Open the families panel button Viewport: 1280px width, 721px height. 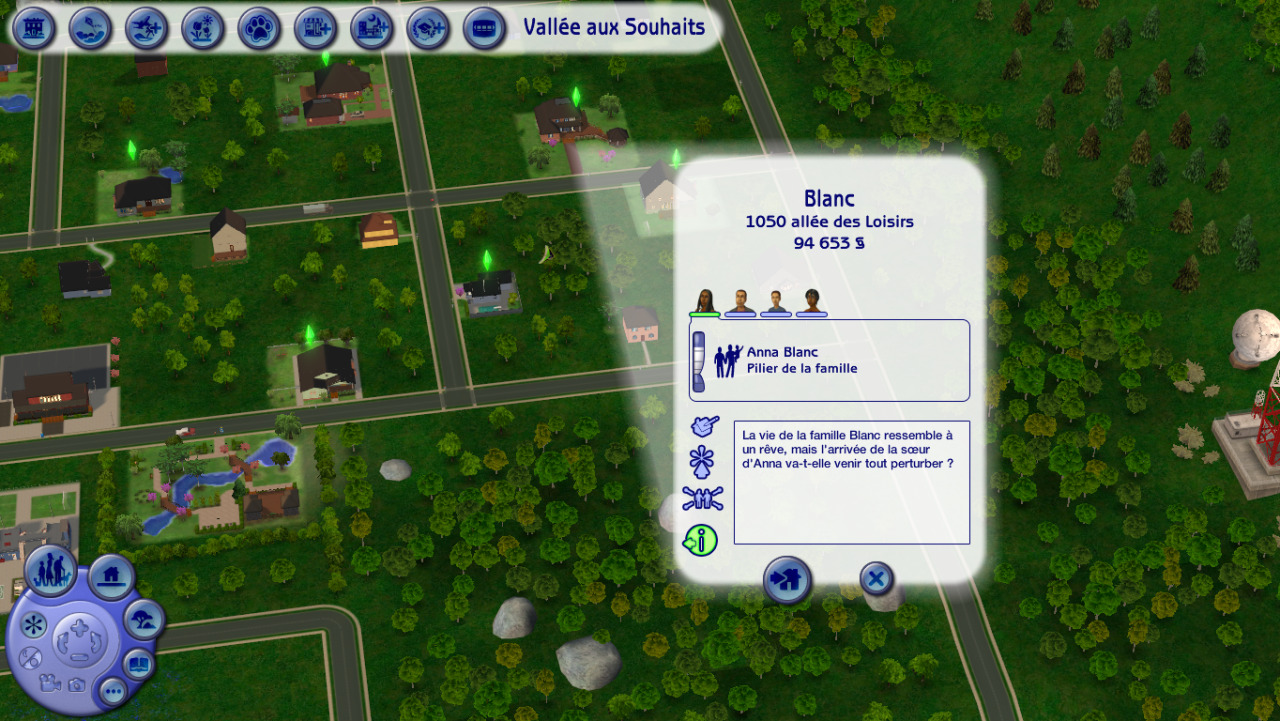pyautogui.click(x=50, y=571)
